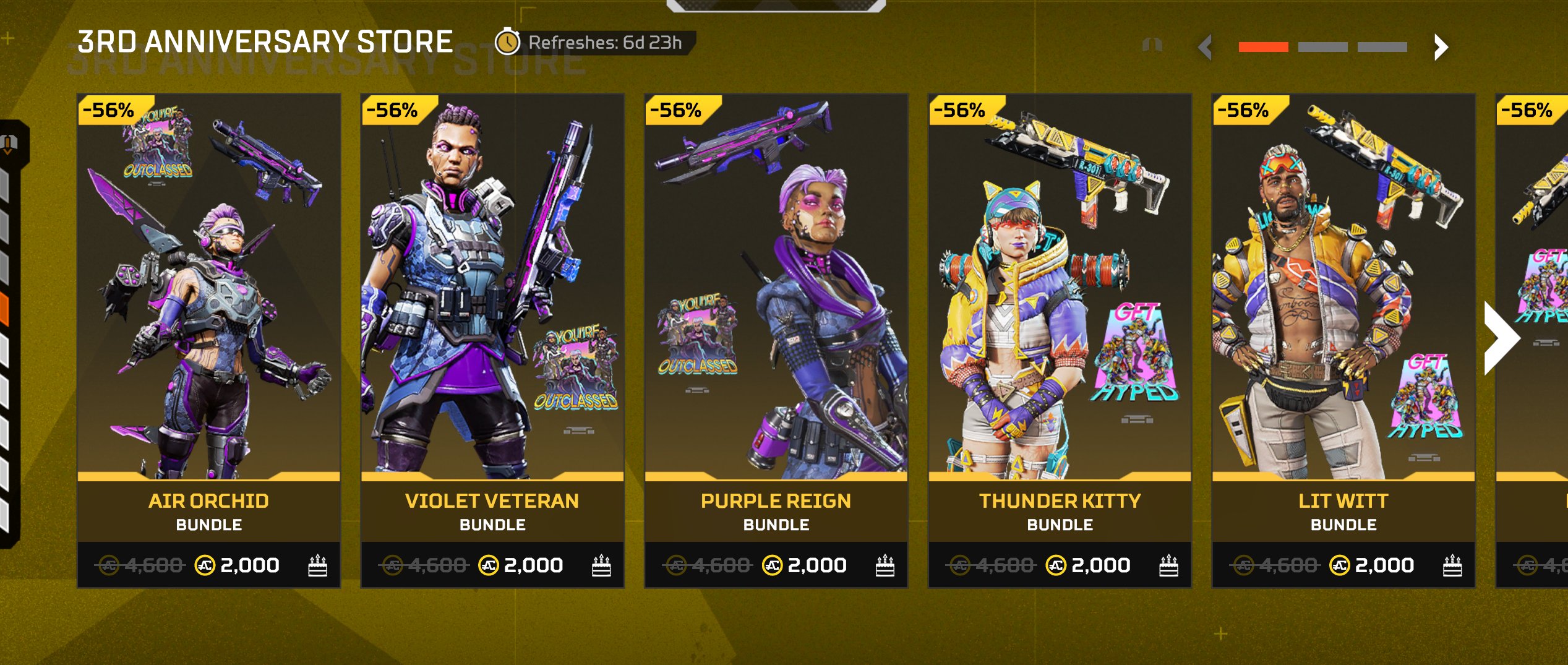This screenshot has width=1568, height=665.
Task: Click the Lit Witt bundle gift icon
Action: (1452, 565)
